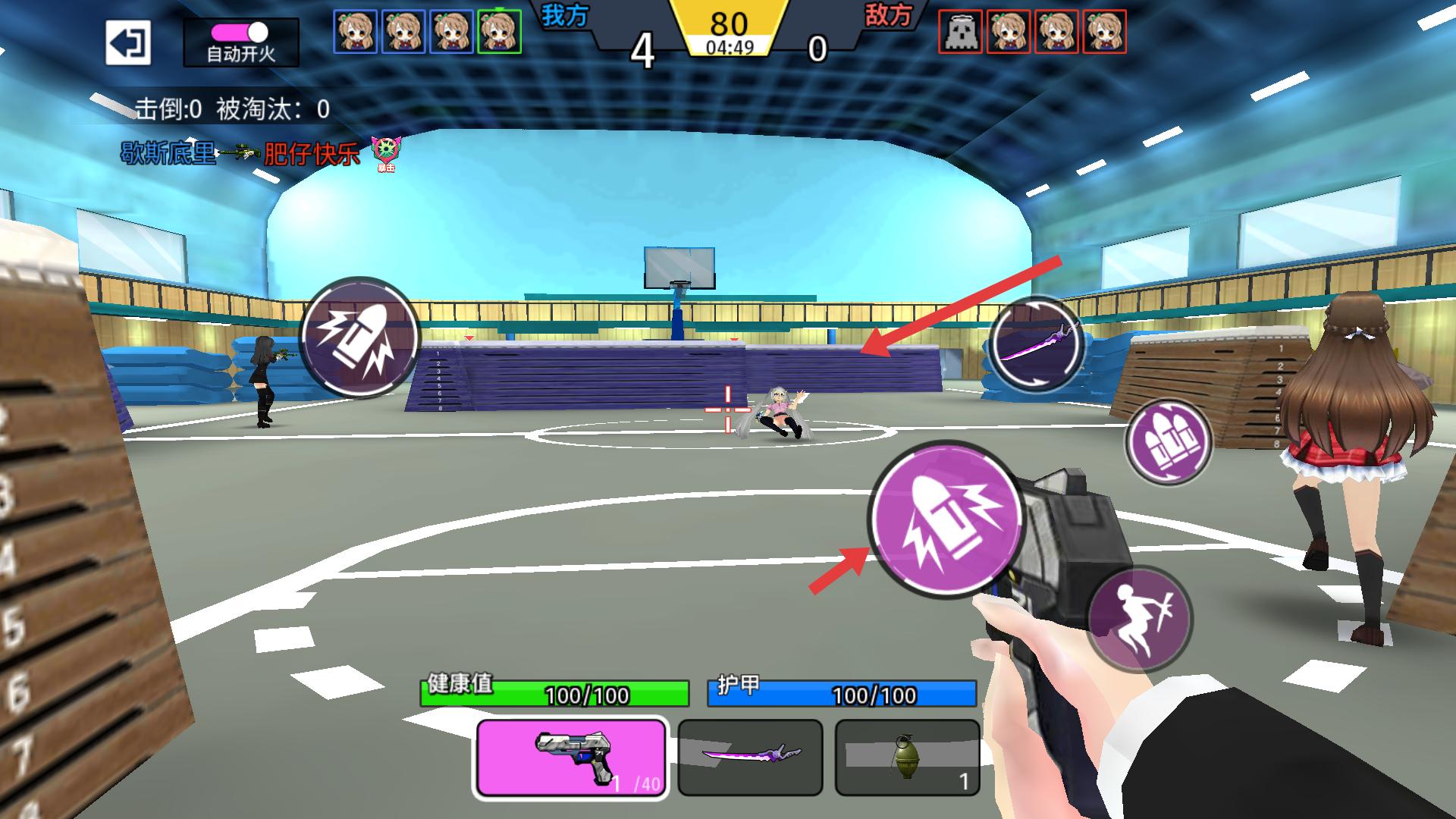This screenshot has width=1456, height=819.
Task: Select the green-framed teammate avatar
Action: point(499,32)
